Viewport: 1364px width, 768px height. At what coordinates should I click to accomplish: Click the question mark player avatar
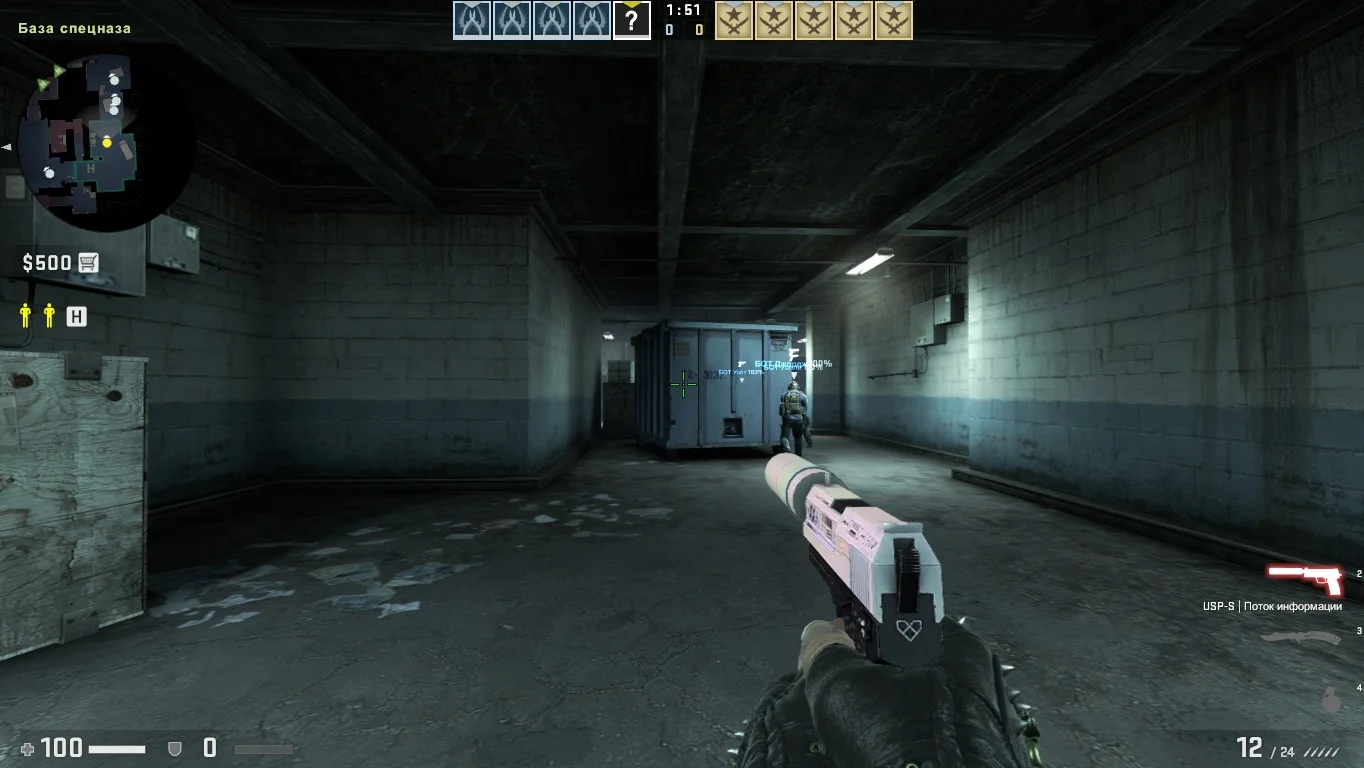pos(631,20)
